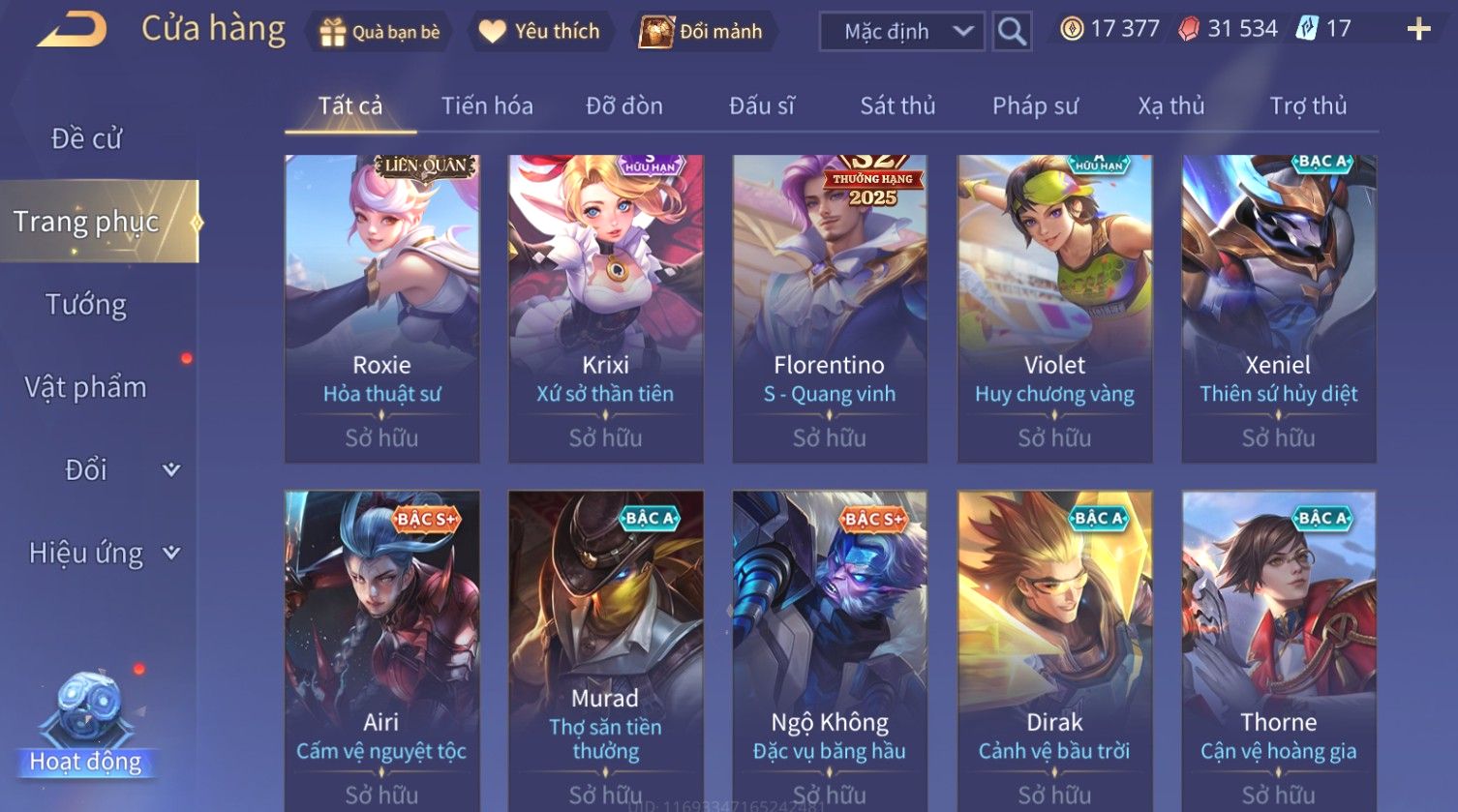Add currency with the plus button
Image resolution: width=1458 pixels, height=812 pixels.
point(1418,29)
